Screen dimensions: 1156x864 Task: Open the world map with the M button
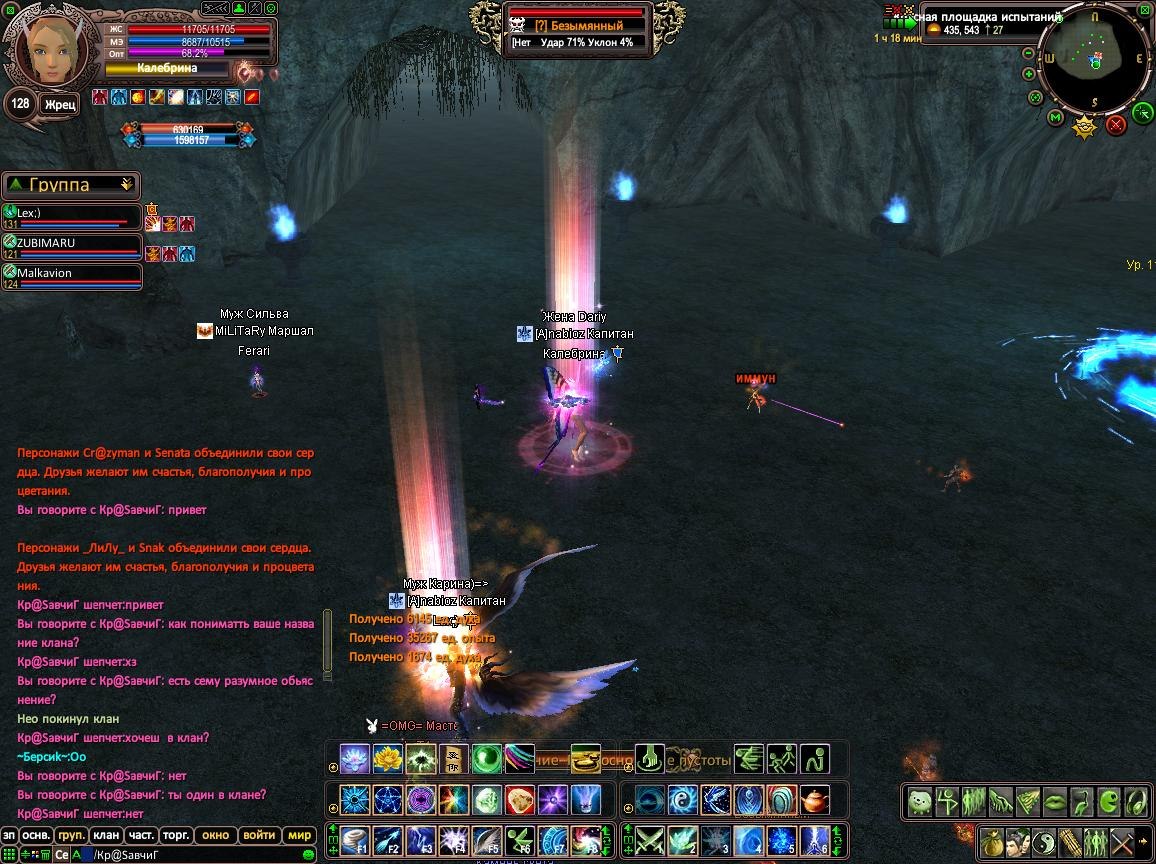(x=1055, y=118)
